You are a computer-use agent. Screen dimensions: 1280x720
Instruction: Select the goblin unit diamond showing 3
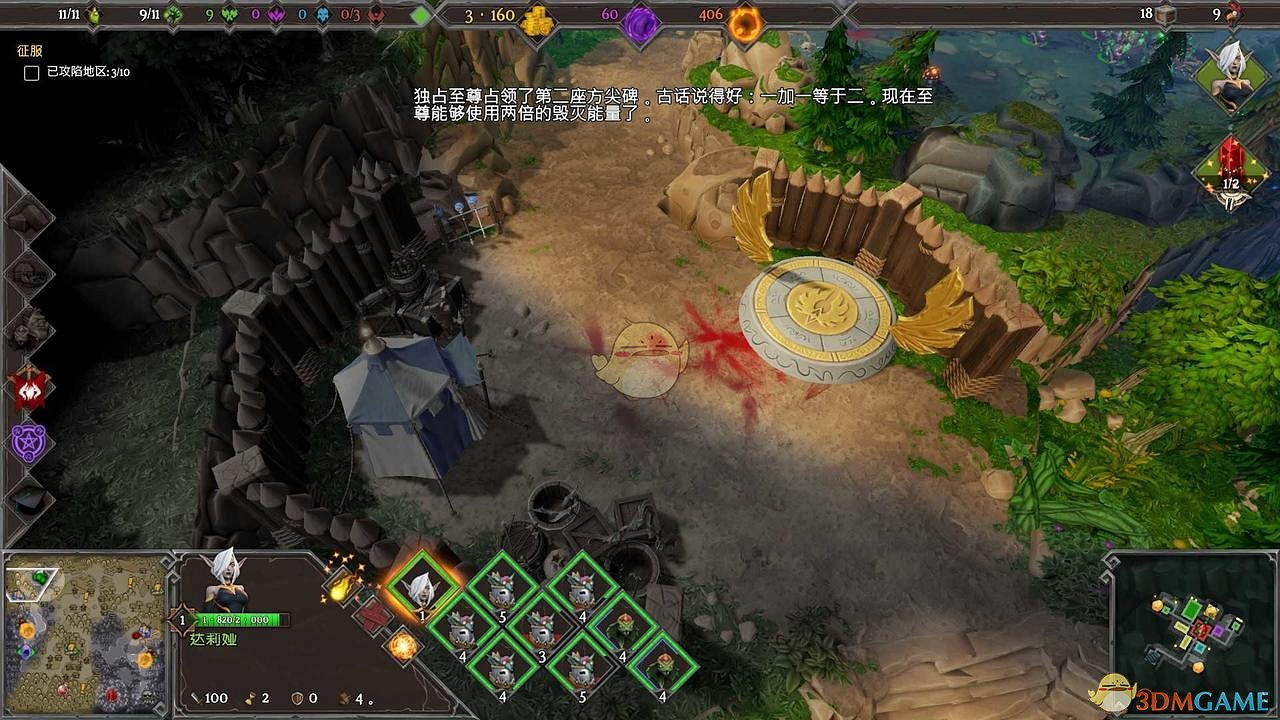pos(541,631)
